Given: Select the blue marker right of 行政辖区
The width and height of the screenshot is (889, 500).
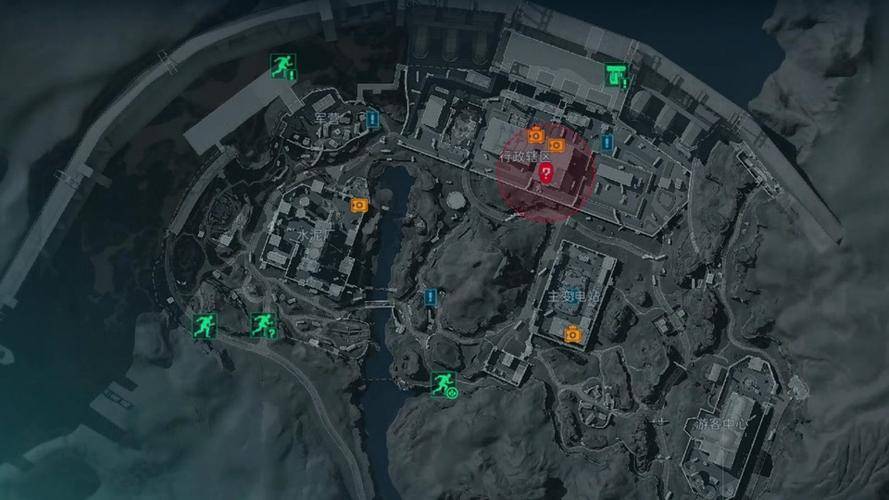Looking at the screenshot, I should tap(606, 143).
